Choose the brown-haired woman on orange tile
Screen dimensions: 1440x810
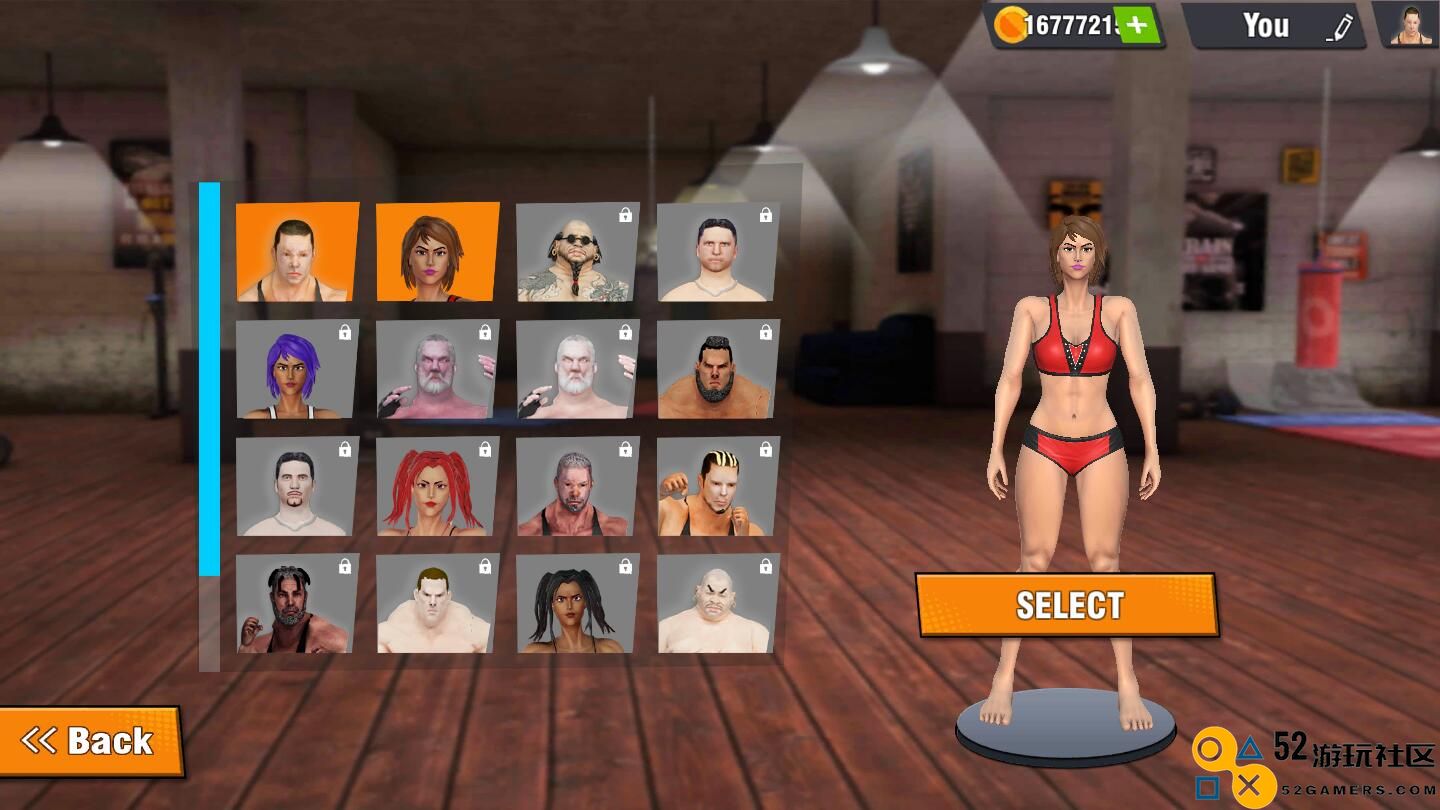(437, 252)
